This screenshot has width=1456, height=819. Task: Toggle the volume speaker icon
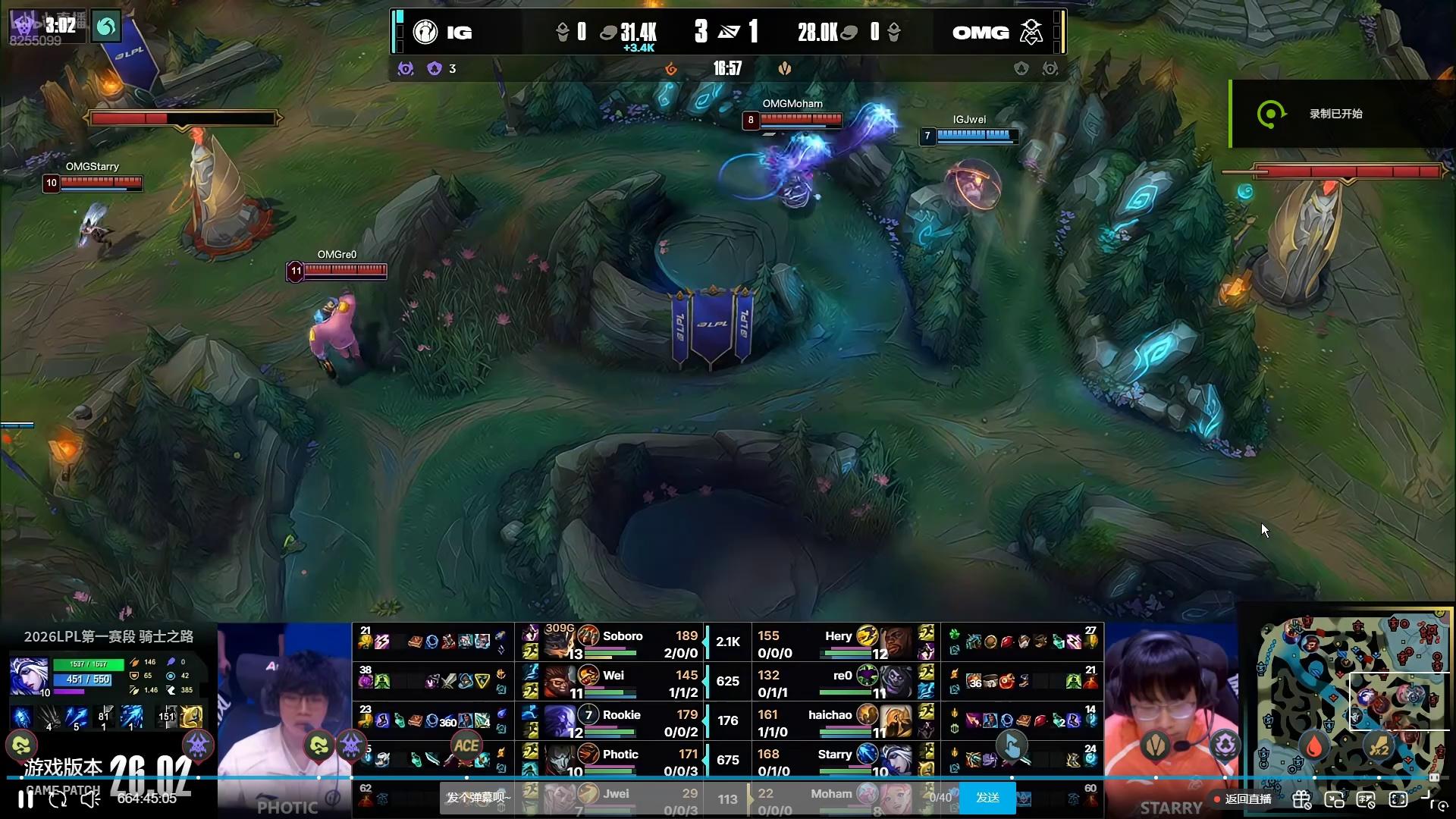[90, 799]
